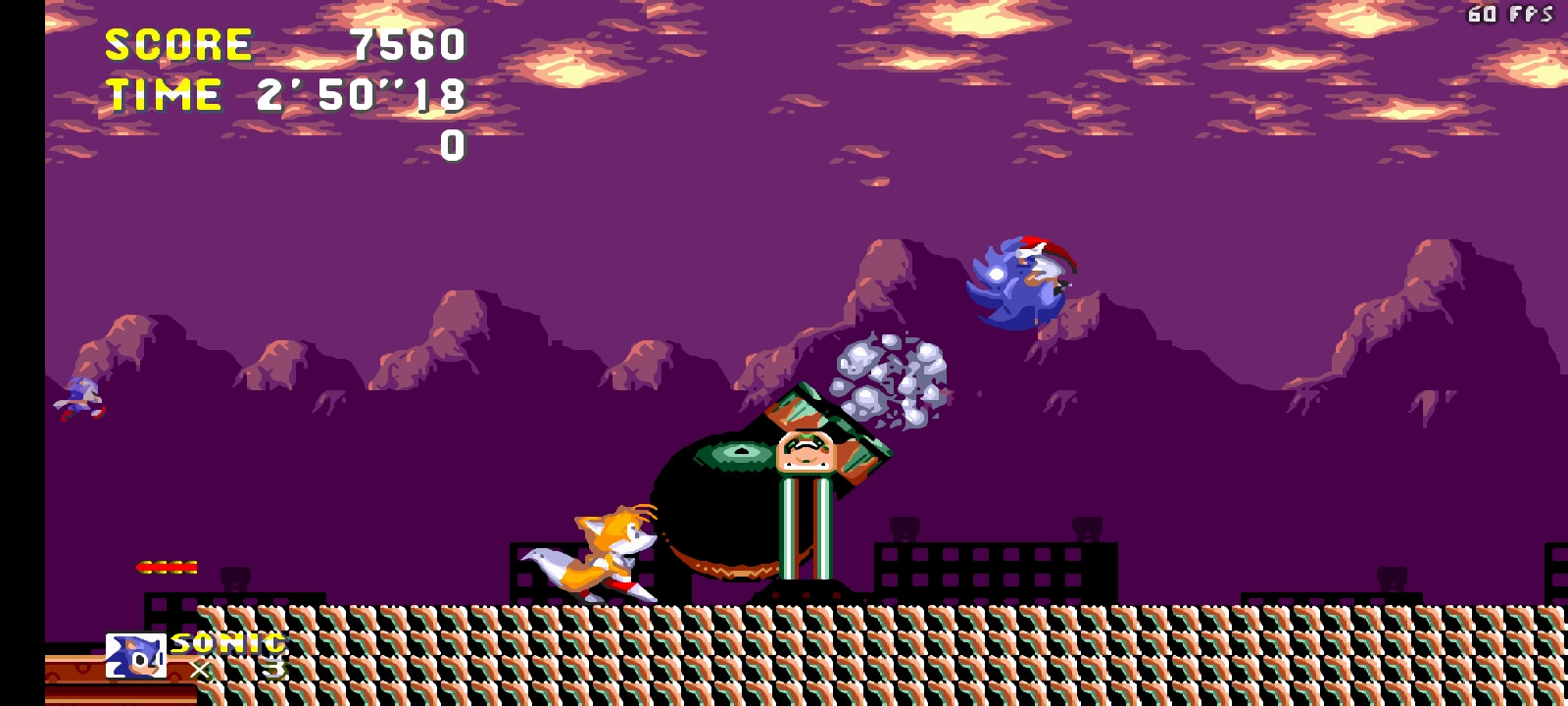Click the x3 lives text
Screen dimensions: 1568x706
tap(239, 669)
